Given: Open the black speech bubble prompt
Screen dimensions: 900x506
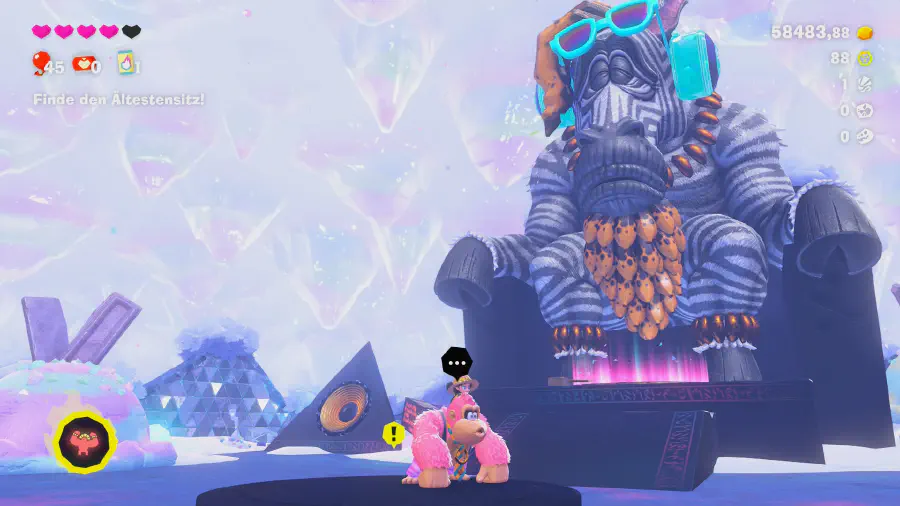Looking at the screenshot, I should pos(456,362).
